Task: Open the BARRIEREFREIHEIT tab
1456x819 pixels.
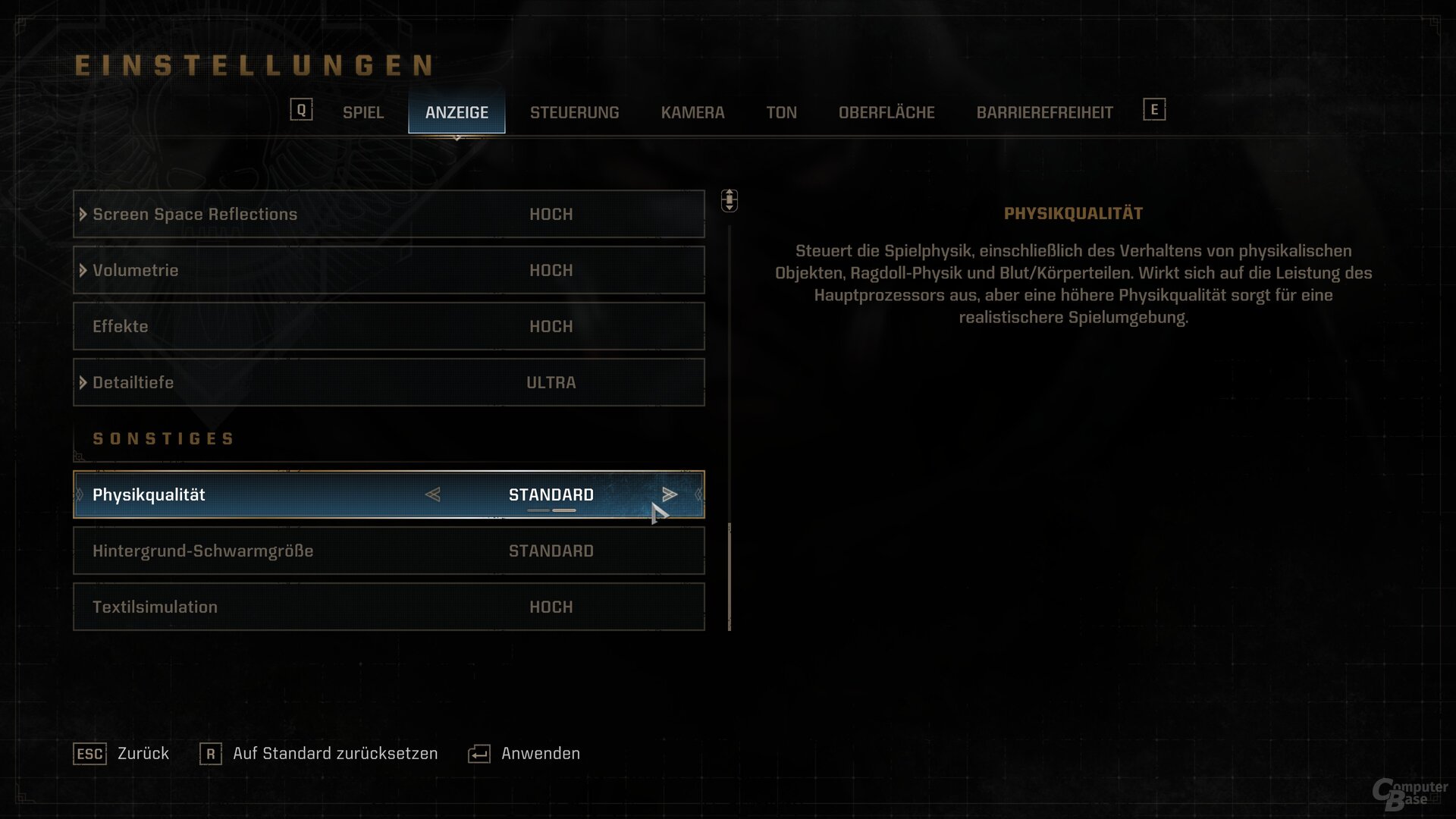Action: tap(1044, 112)
